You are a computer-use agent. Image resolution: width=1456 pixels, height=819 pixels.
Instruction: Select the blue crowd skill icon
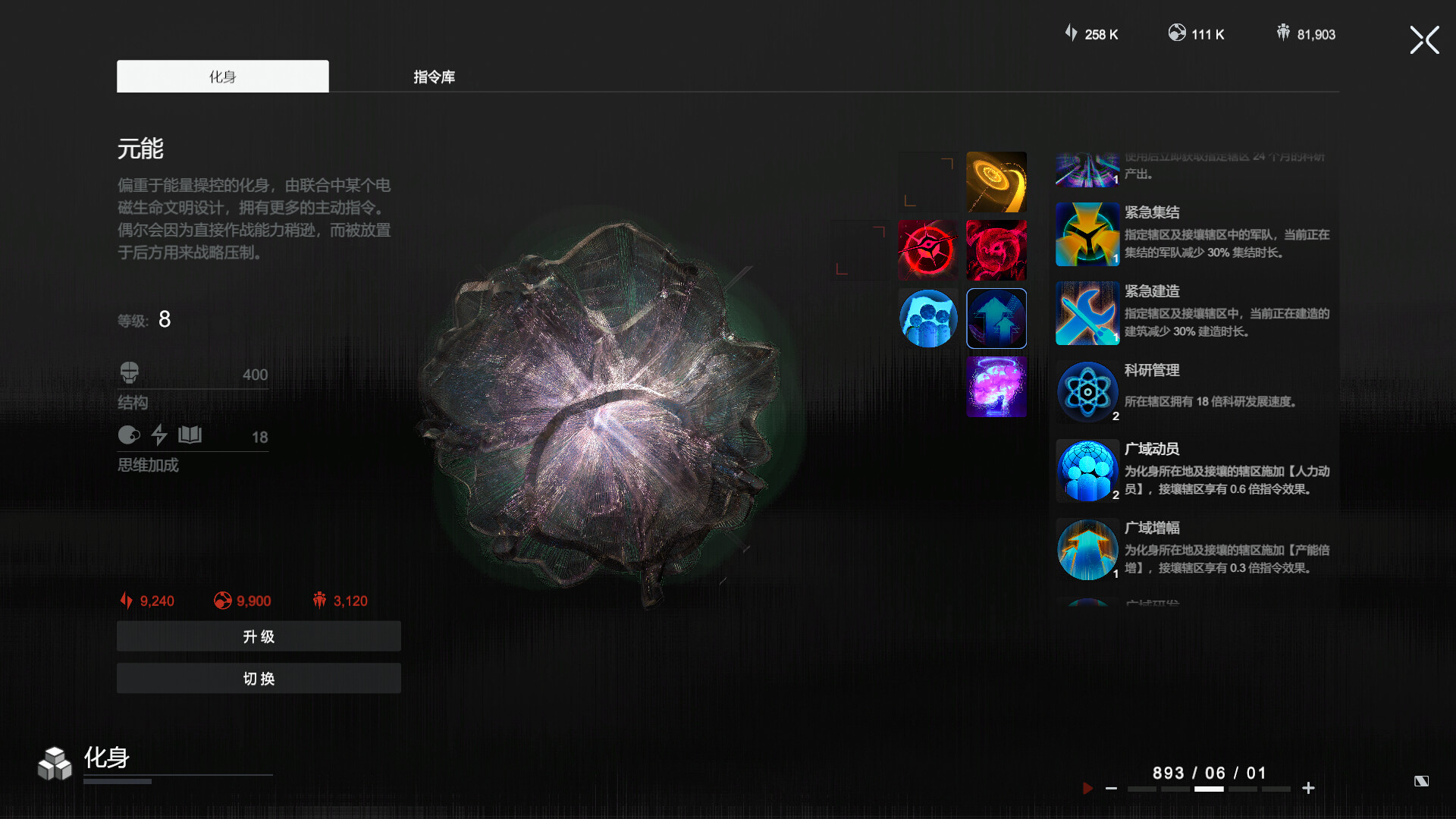point(927,318)
